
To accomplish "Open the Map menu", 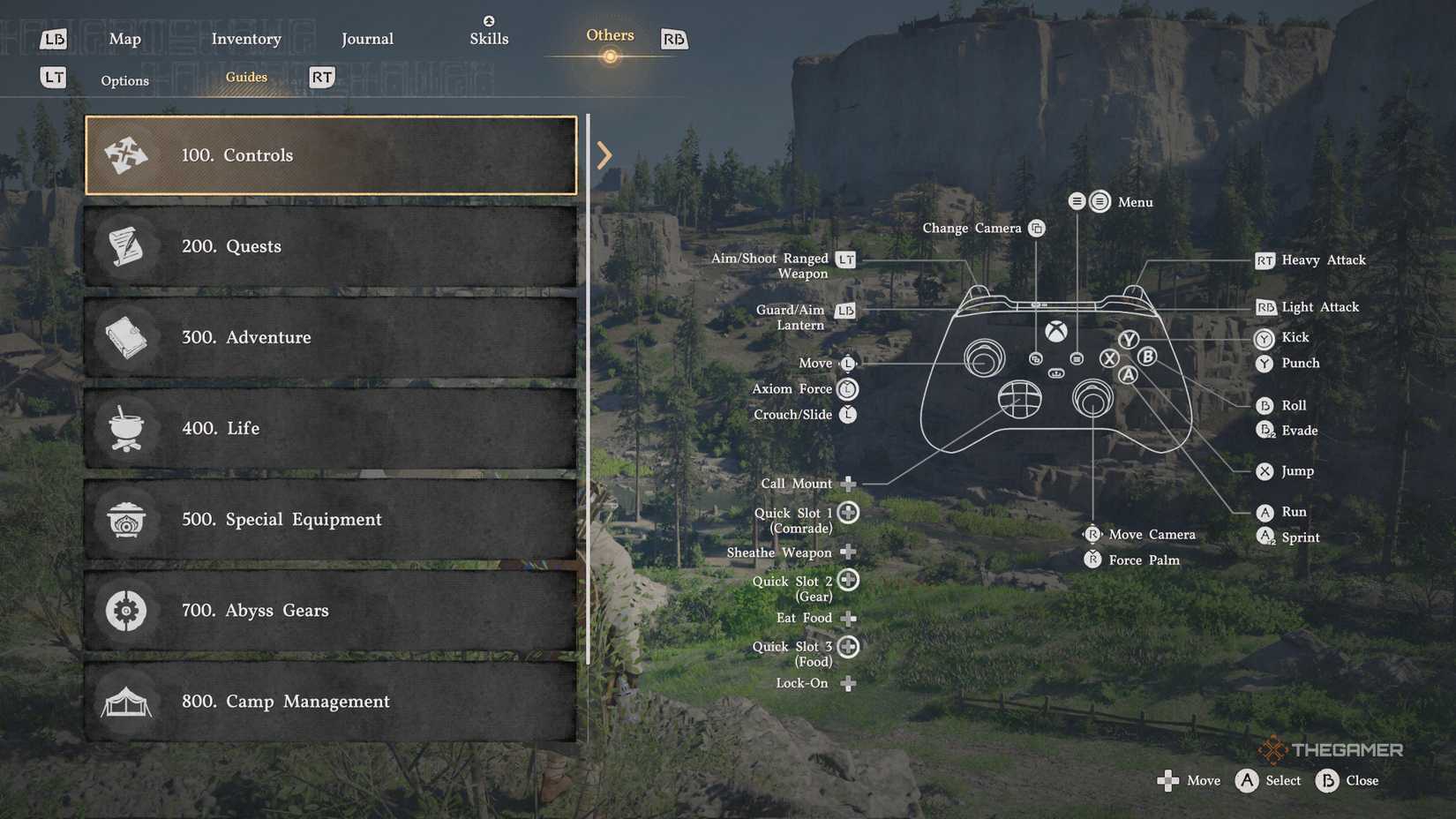I will [x=124, y=39].
